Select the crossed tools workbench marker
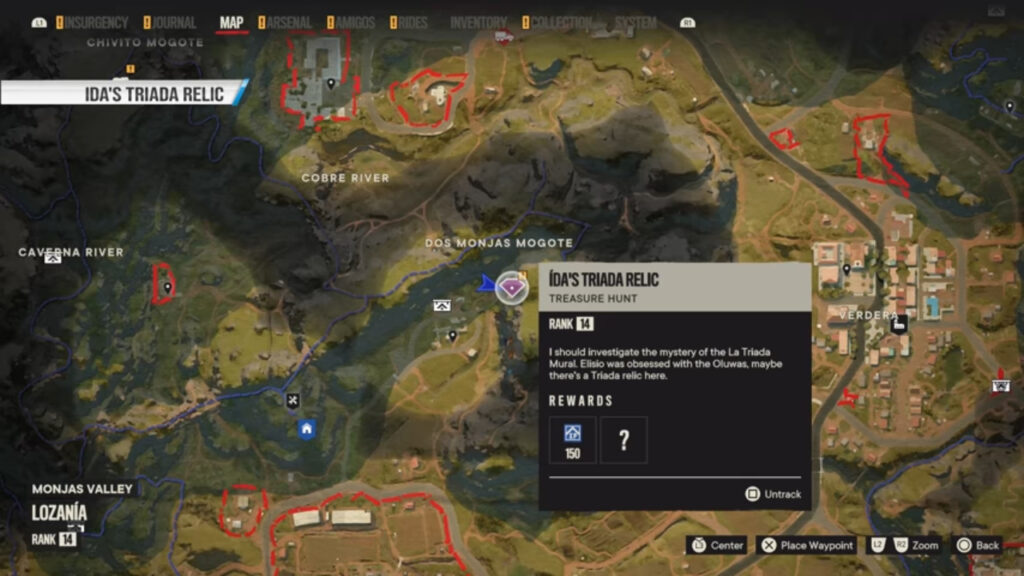1024x576 pixels. [x=292, y=401]
